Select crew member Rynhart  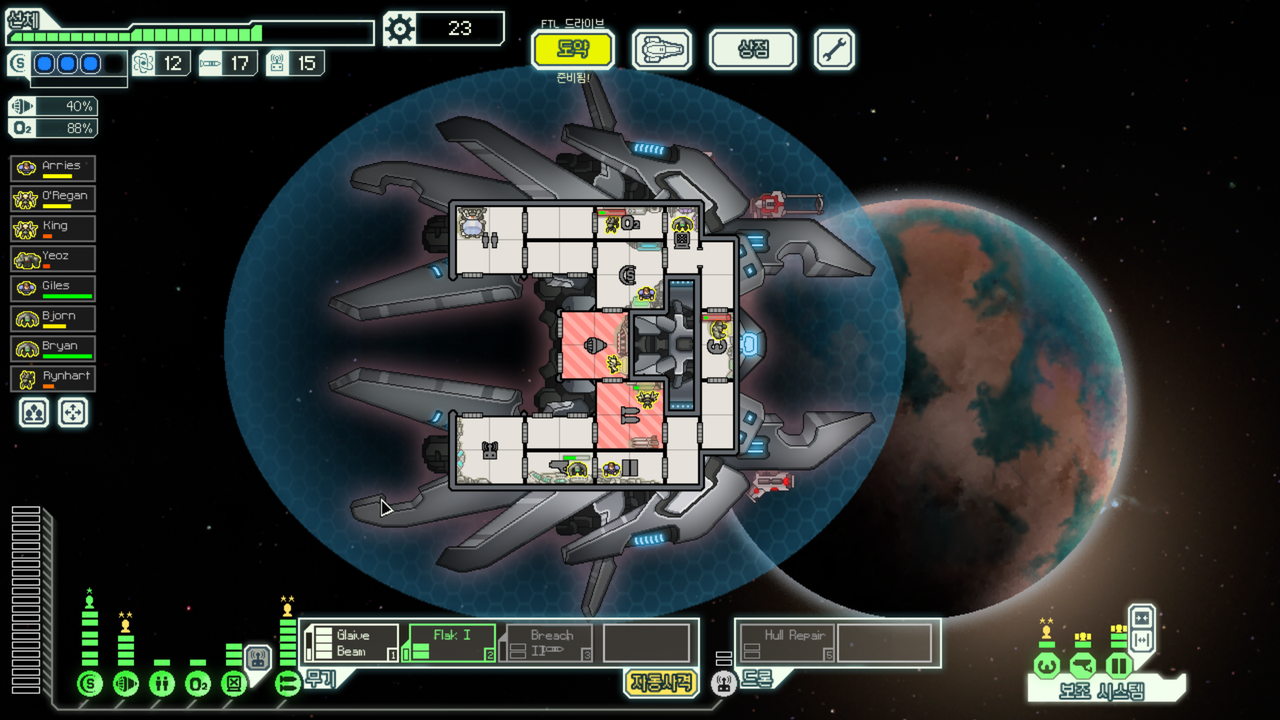(53, 378)
